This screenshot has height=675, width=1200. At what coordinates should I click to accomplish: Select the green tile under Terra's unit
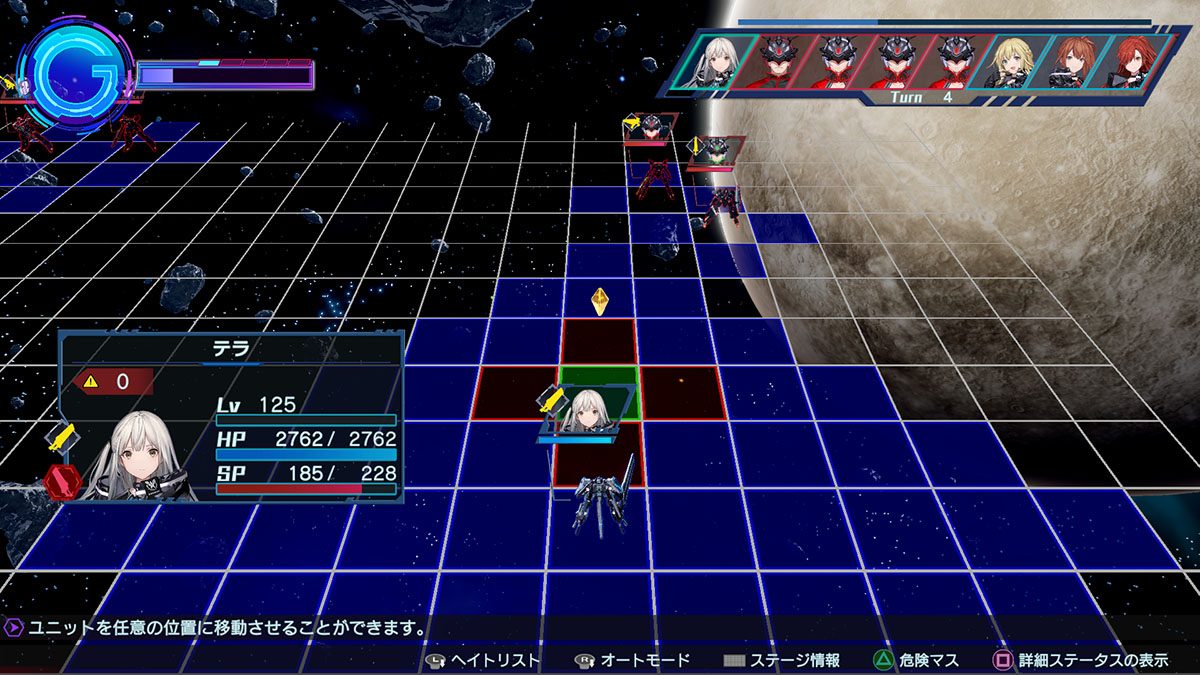click(598, 380)
